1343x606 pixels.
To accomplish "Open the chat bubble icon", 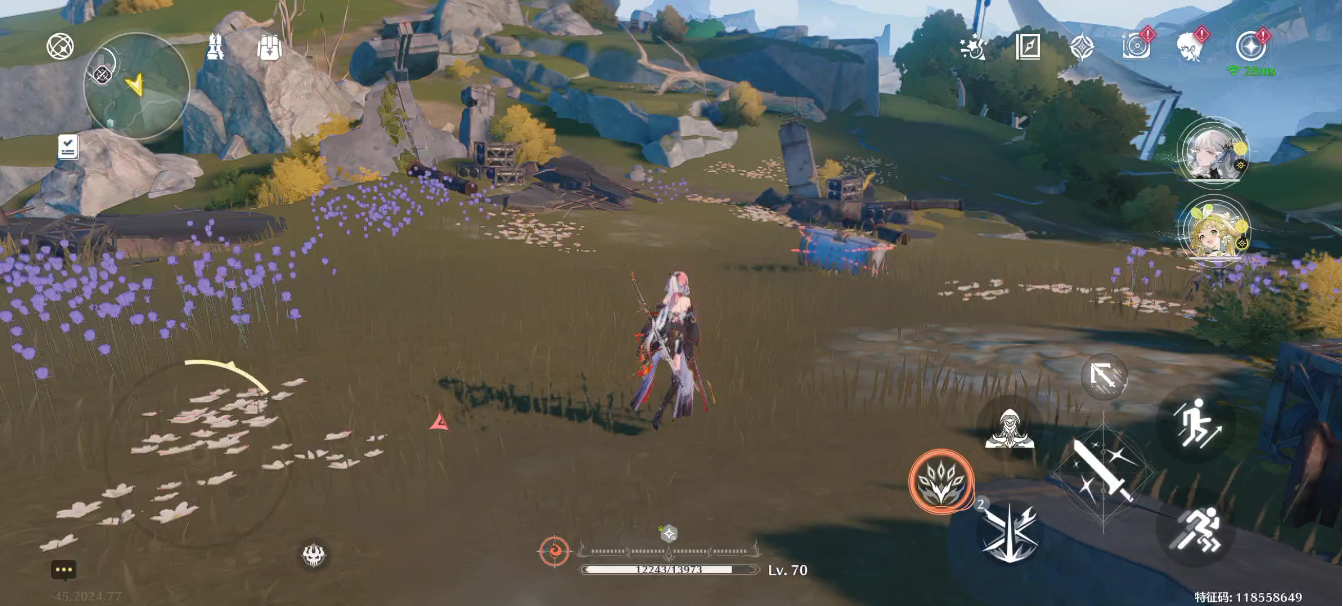I will click(64, 570).
